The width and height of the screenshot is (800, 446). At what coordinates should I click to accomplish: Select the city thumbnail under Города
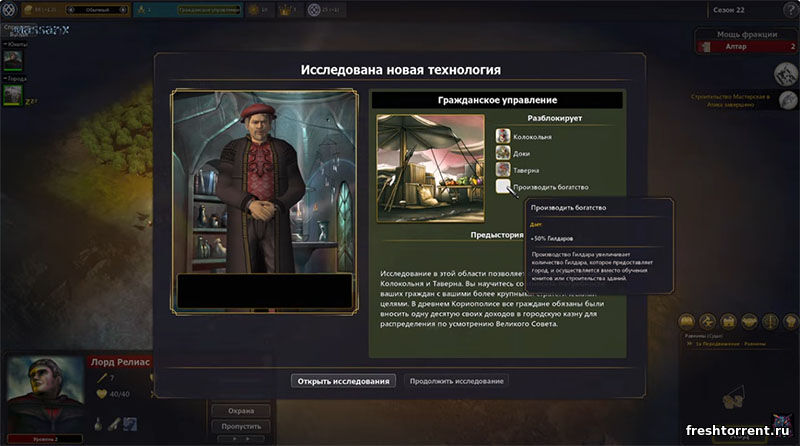click(x=13, y=94)
